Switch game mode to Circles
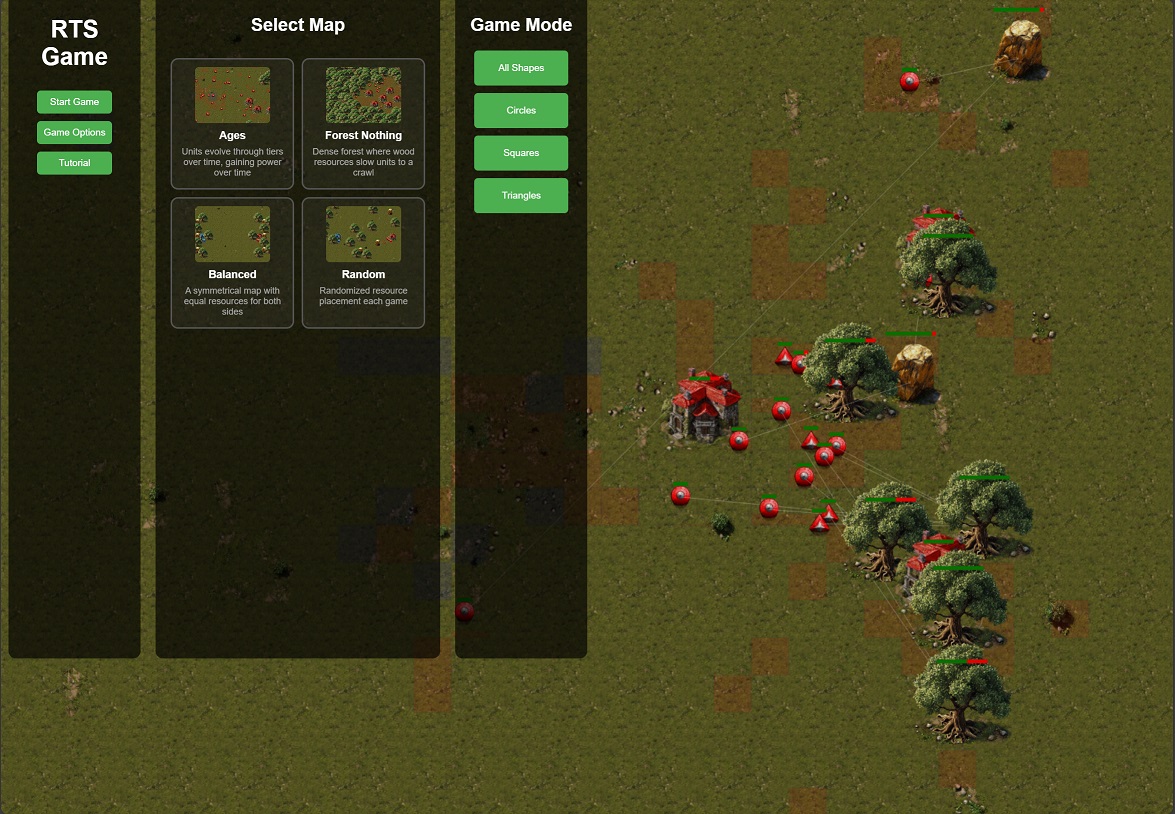Image resolution: width=1175 pixels, height=814 pixels. (x=521, y=110)
